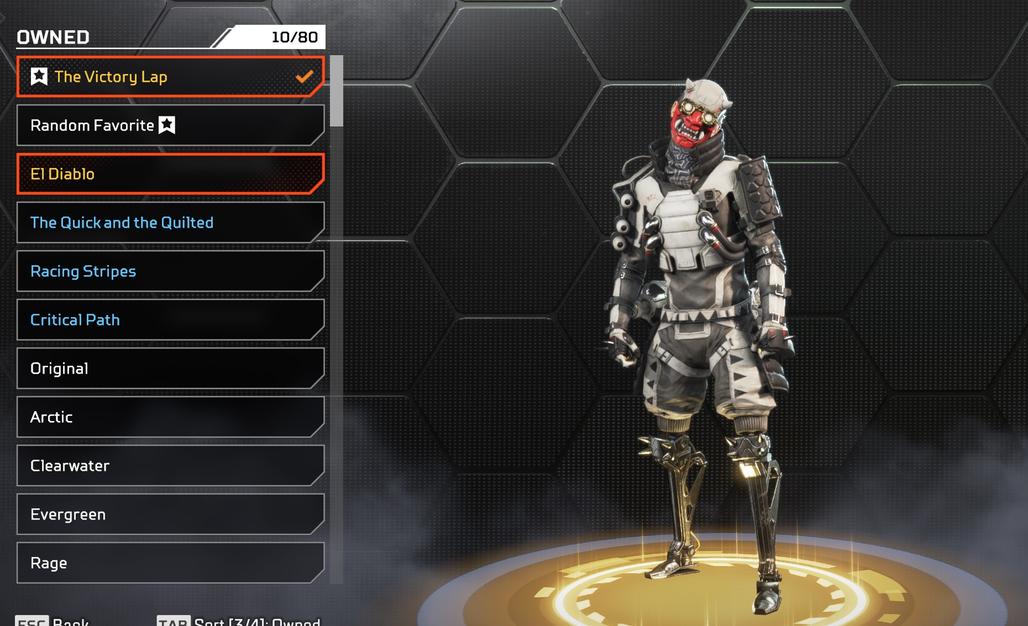Pick the Evergreen skin
The width and height of the screenshot is (1028, 626).
tap(170, 515)
